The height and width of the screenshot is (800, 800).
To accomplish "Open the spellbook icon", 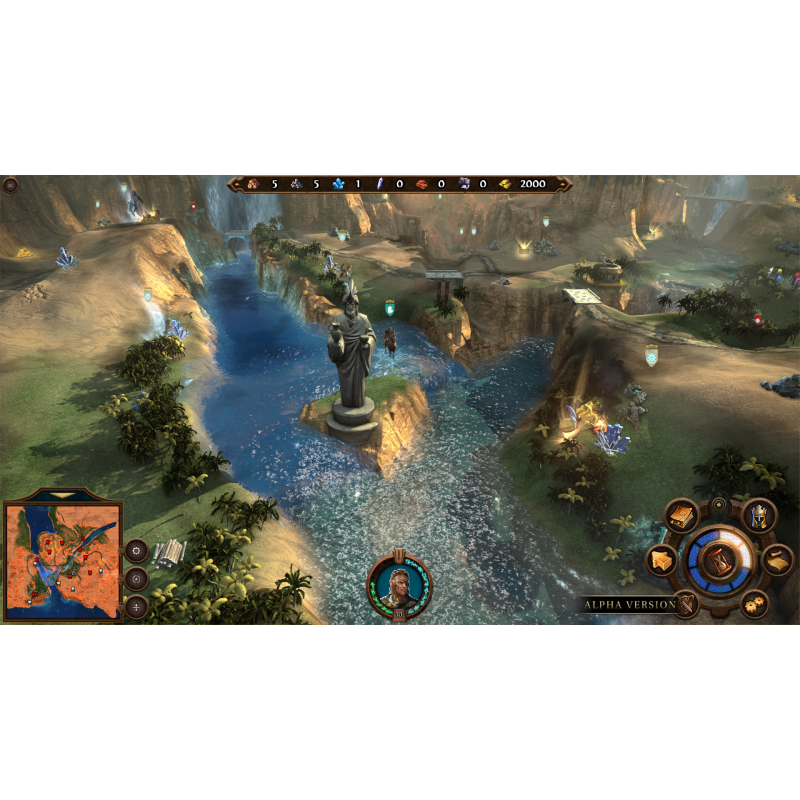I will 682,516.
